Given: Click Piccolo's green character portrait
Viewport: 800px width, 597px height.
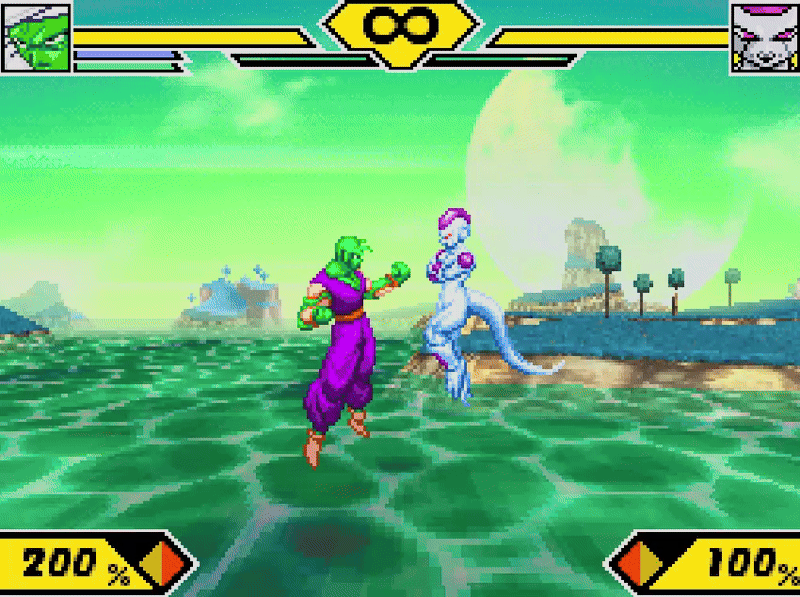Looking at the screenshot, I should click(x=36, y=37).
